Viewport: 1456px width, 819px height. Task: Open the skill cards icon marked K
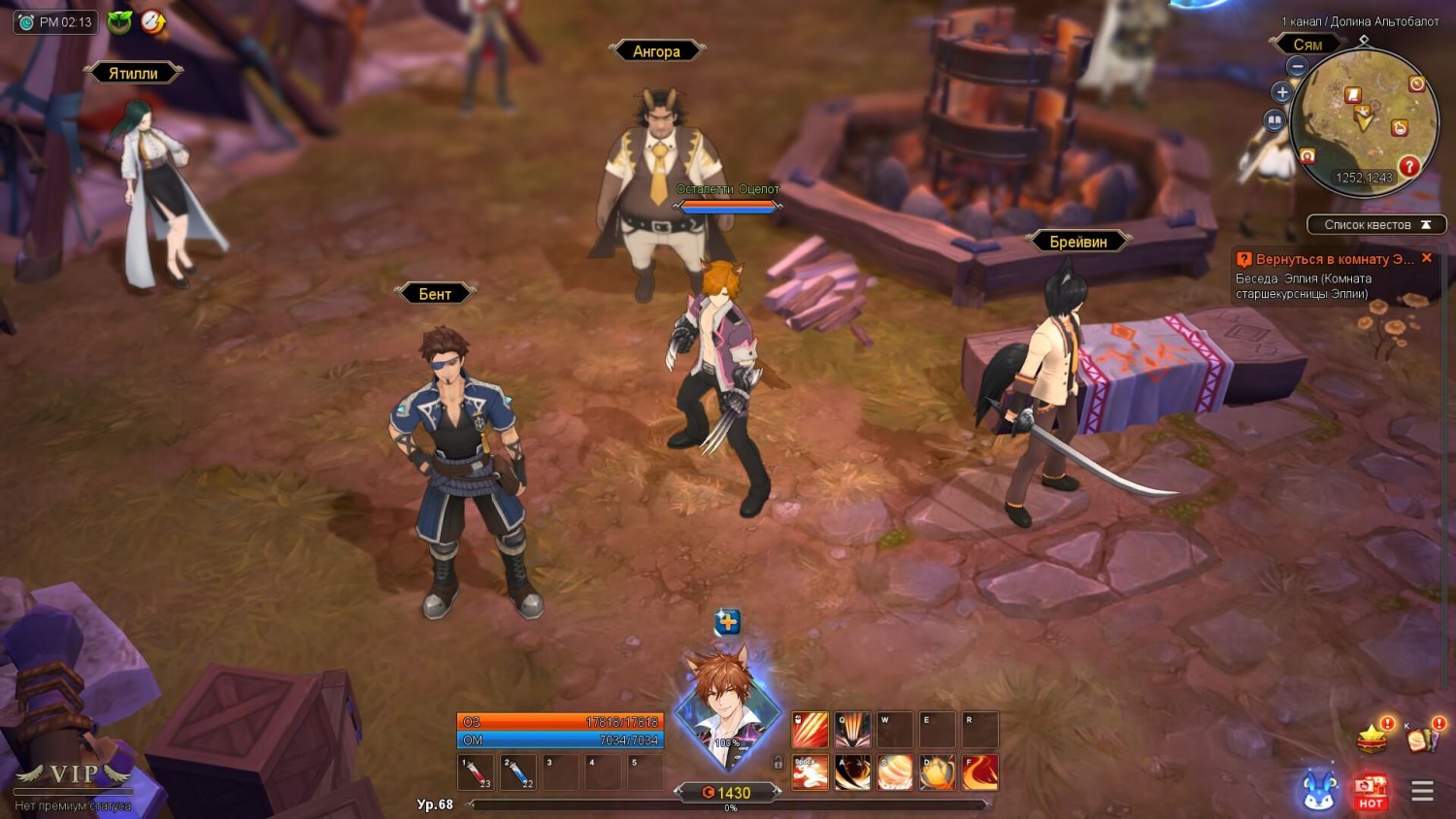click(1422, 739)
